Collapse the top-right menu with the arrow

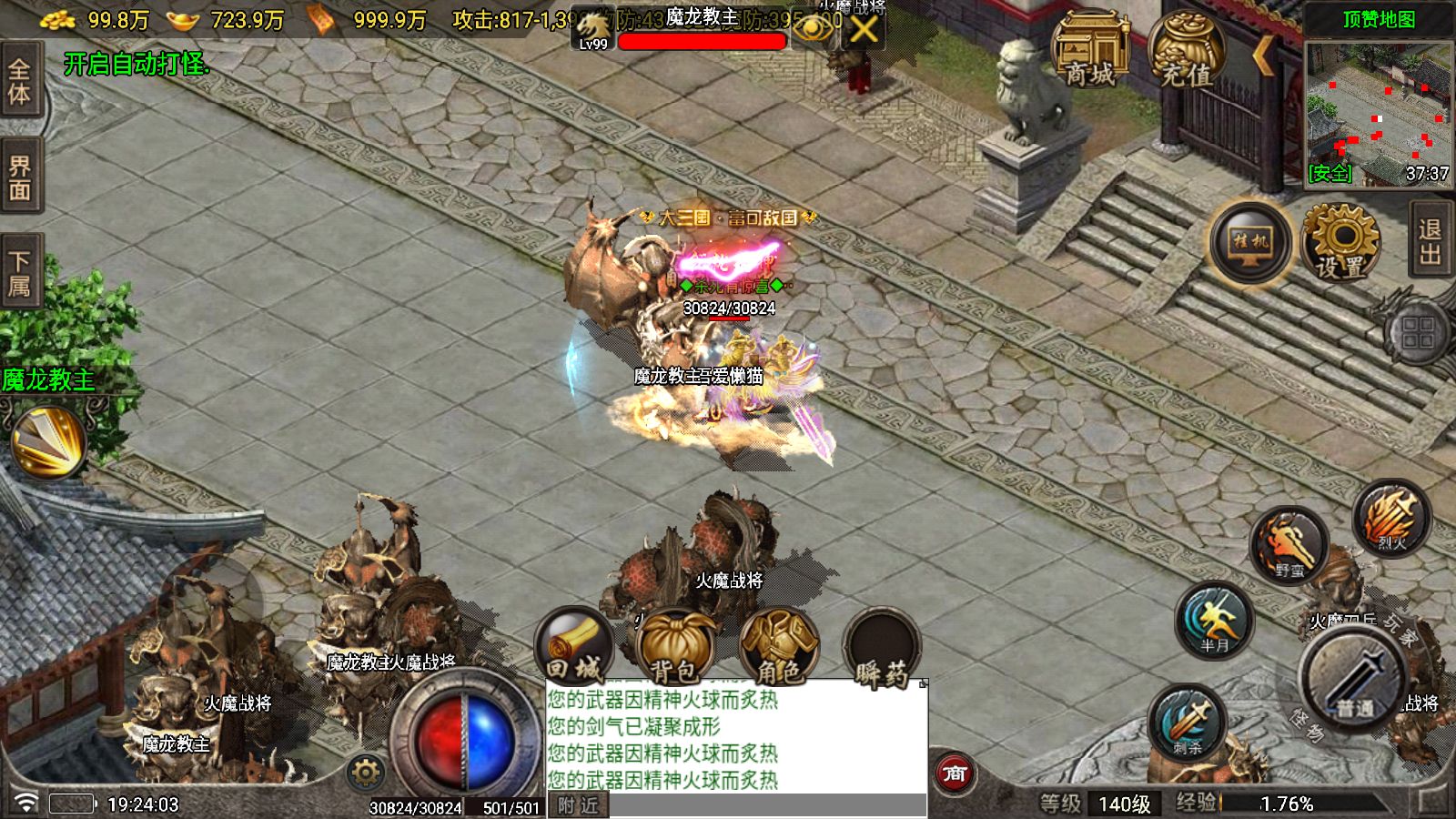[1263, 55]
